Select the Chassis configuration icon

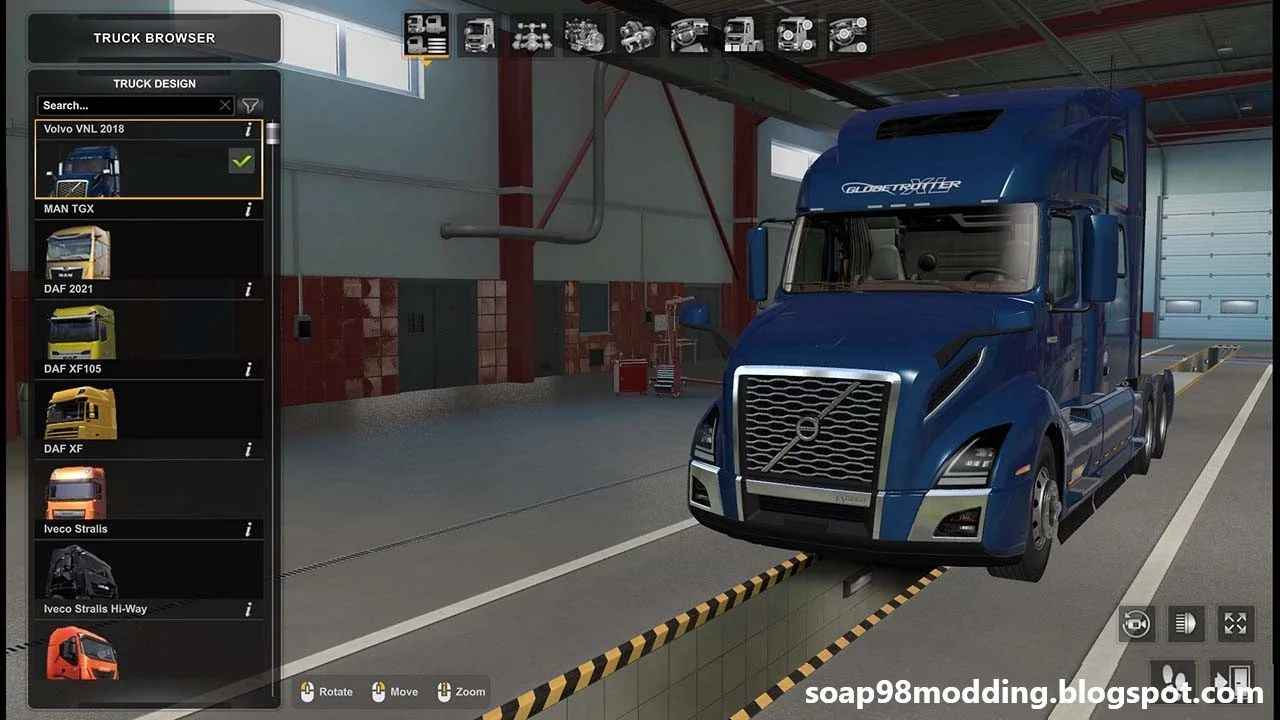click(x=532, y=35)
